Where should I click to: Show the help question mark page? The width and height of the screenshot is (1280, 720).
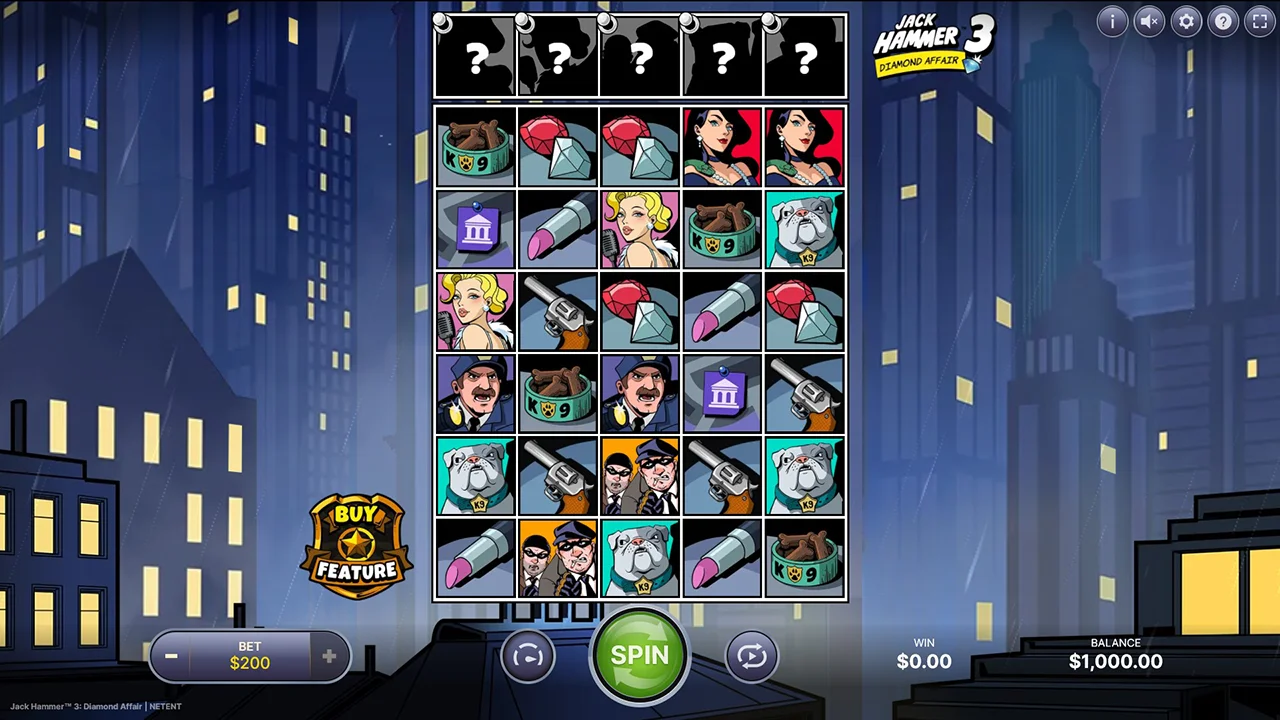coord(1223,21)
